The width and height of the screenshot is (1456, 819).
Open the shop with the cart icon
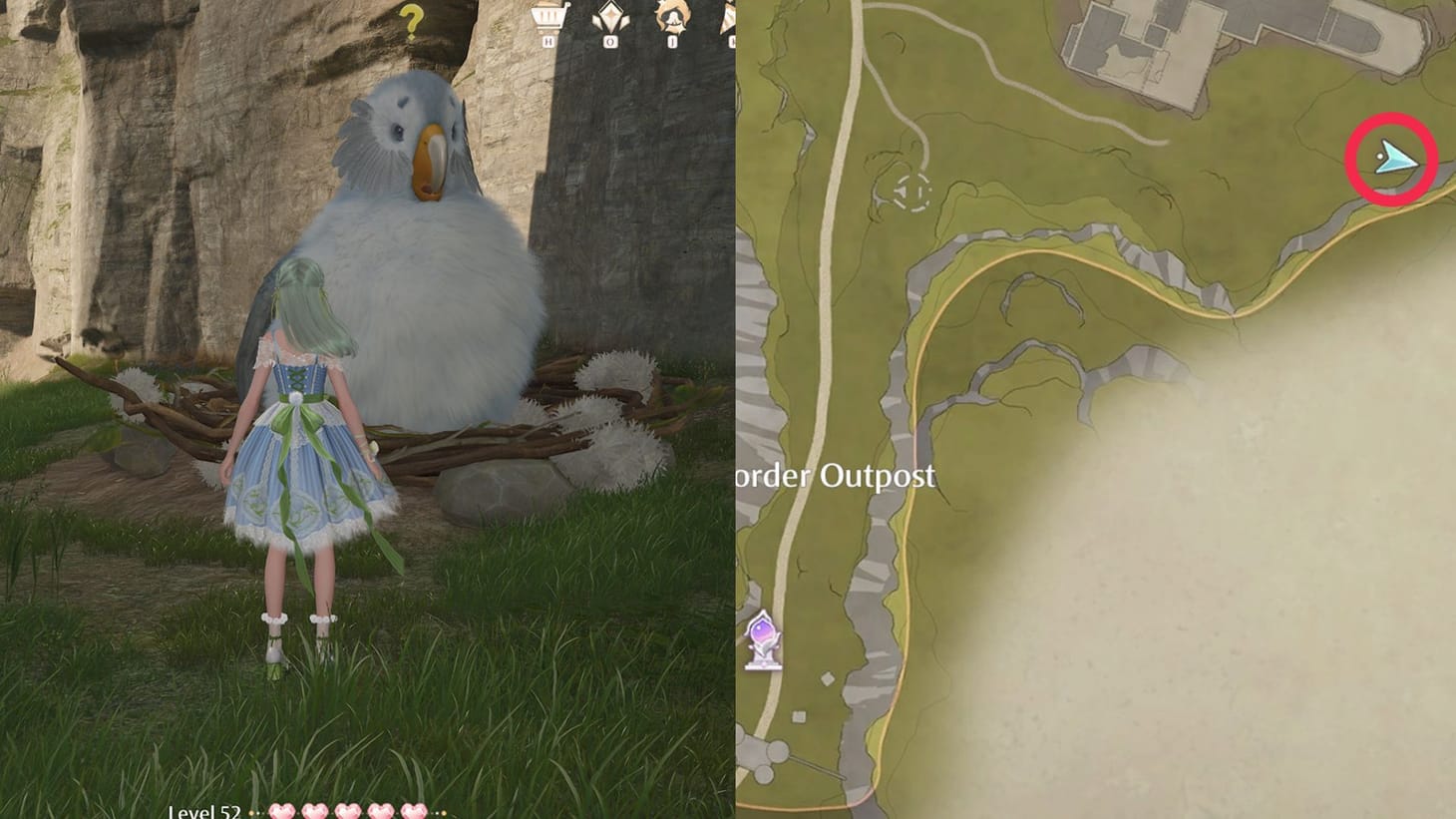click(546, 17)
